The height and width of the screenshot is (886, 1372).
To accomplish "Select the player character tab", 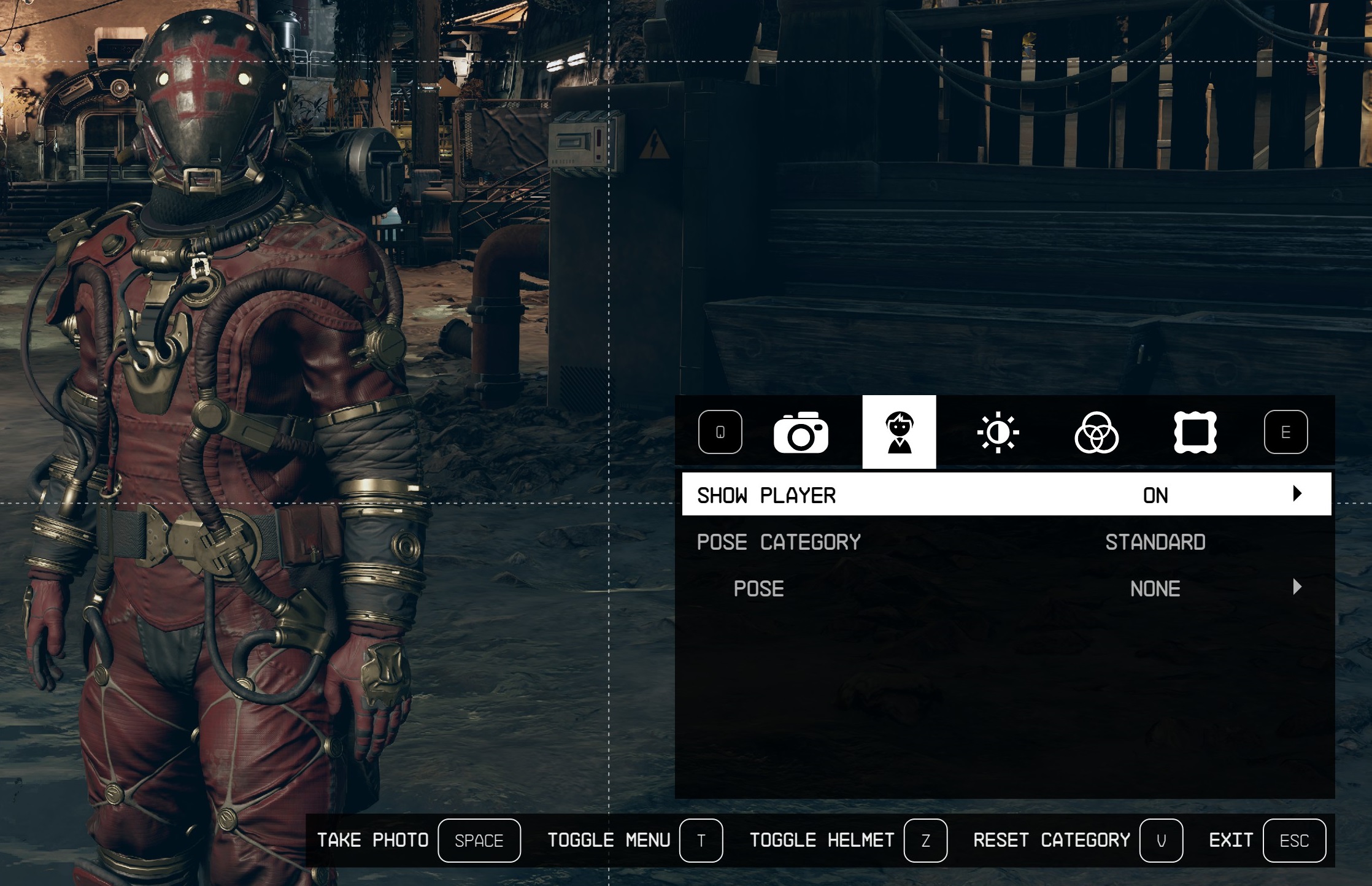I will [899, 433].
